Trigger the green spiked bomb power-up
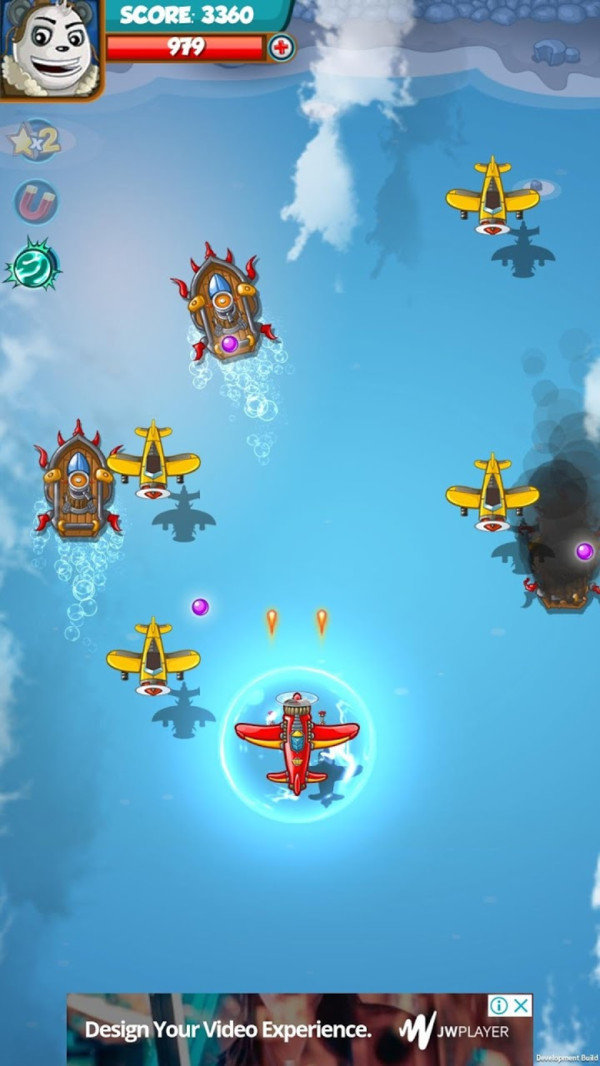 [34, 266]
